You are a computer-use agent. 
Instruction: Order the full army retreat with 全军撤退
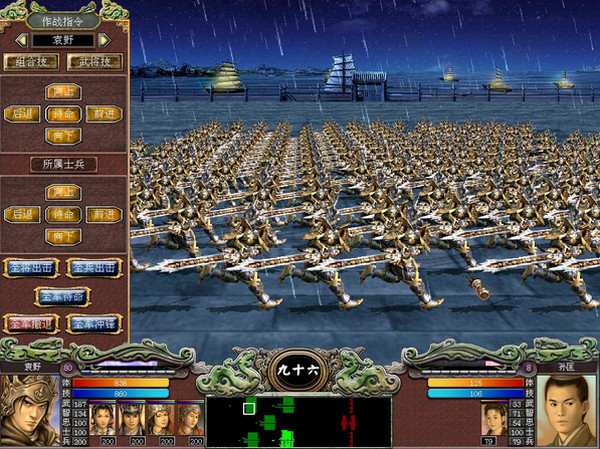(31, 324)
